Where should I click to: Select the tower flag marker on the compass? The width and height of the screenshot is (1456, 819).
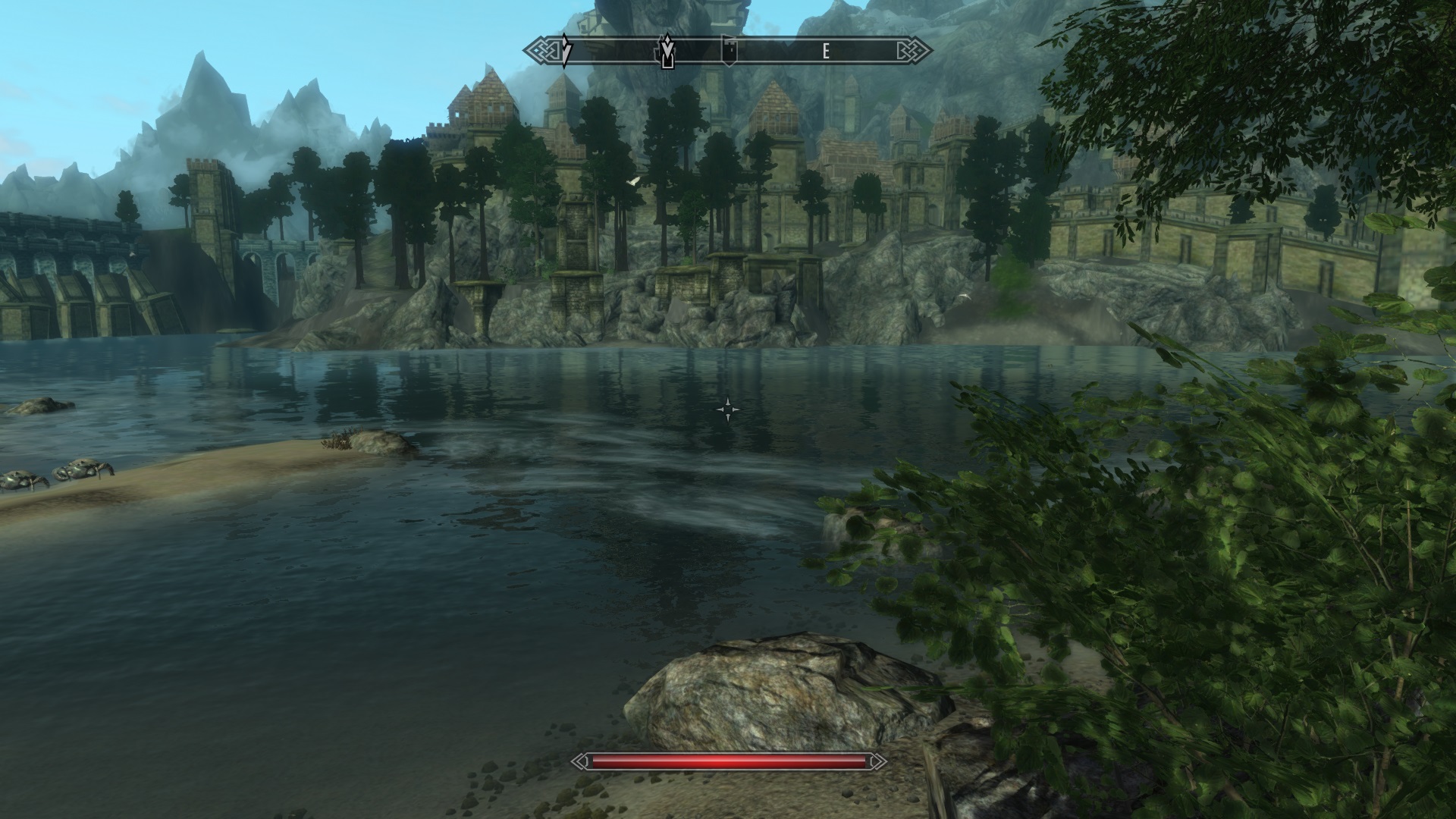(729, 51)
